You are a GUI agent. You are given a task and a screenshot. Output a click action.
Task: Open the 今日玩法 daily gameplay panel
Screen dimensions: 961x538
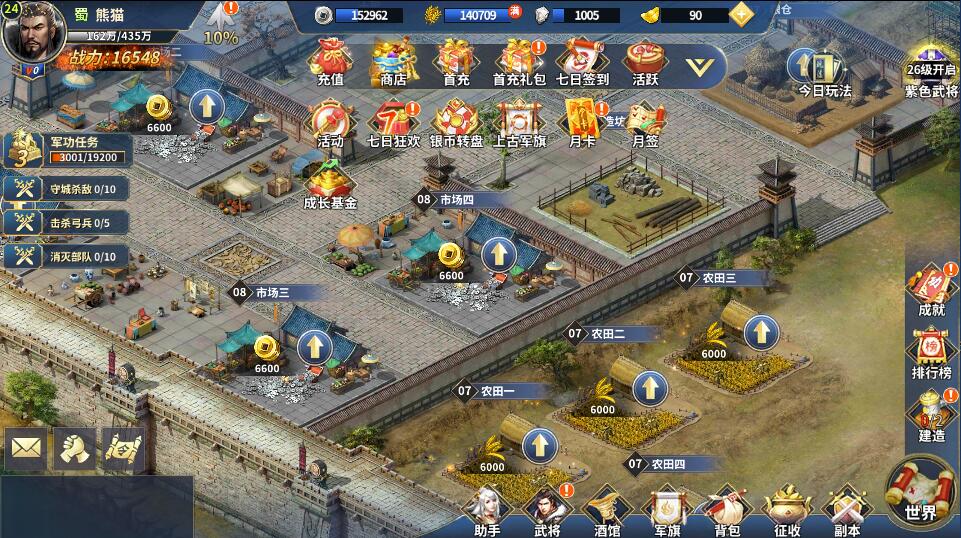coord(824,70)
